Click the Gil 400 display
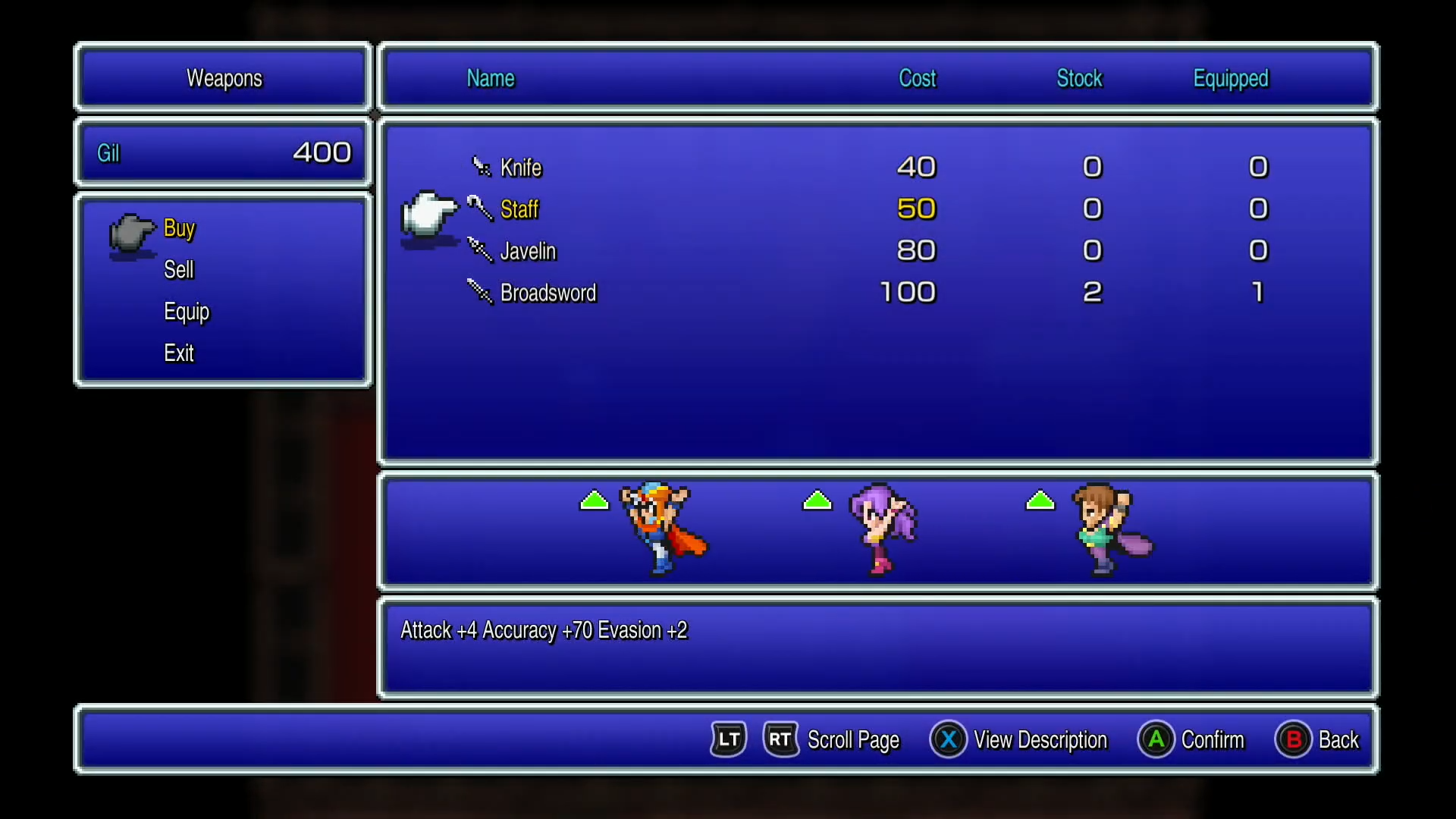1456x819 pixels. [222, 152]
